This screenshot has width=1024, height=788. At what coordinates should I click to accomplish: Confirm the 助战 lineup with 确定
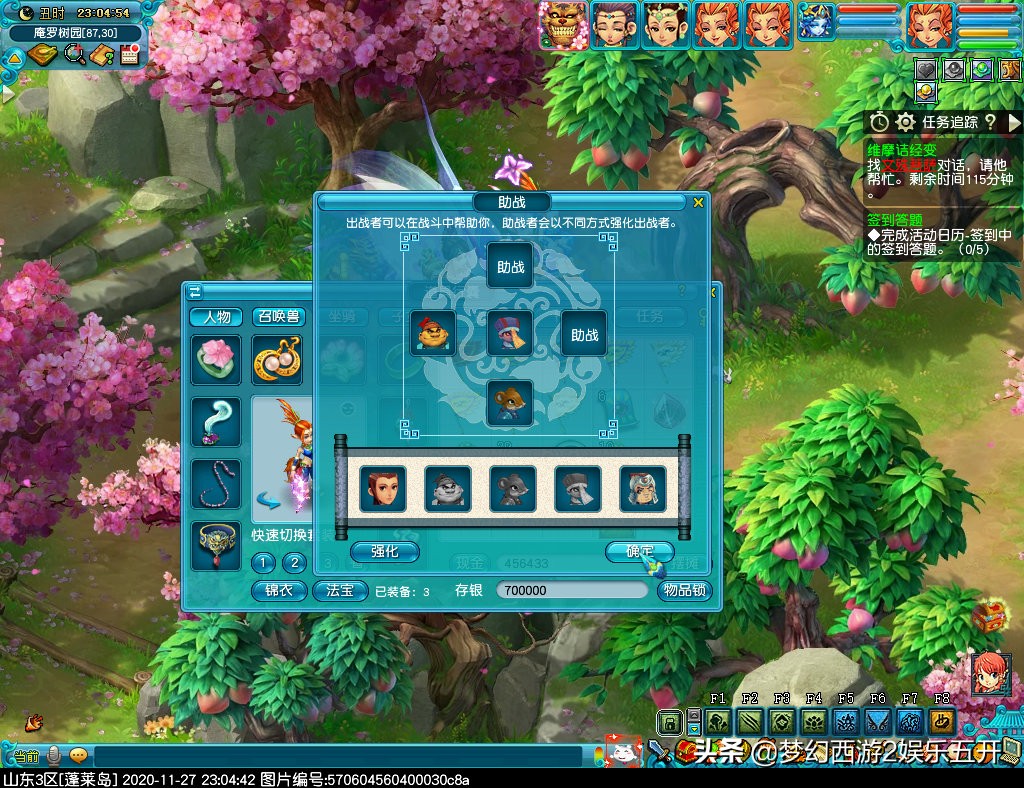(639, 551)
